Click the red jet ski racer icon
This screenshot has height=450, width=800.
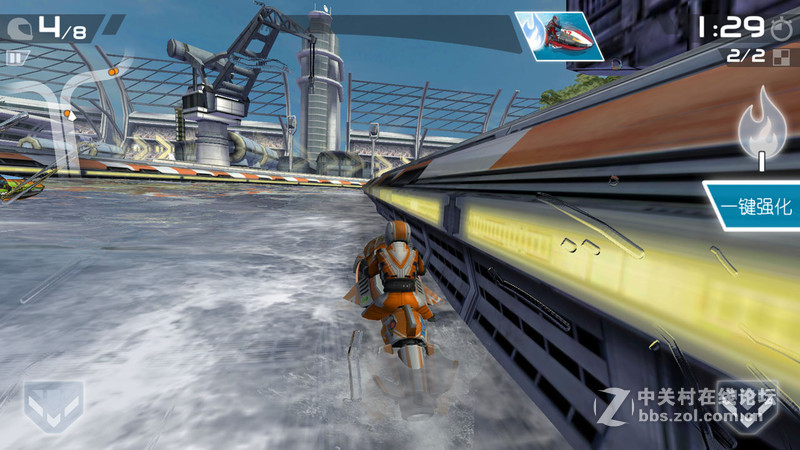click(x=559, y=36)
